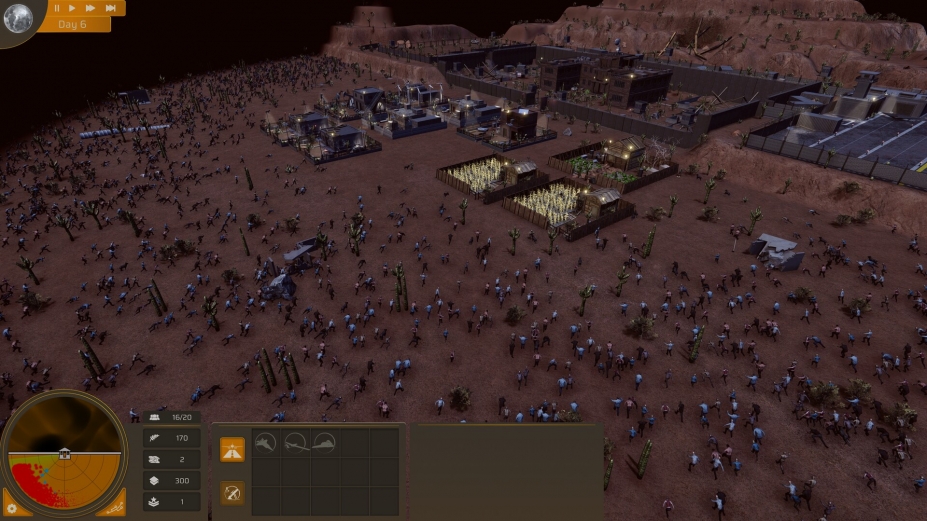Image resolution: width=927 pixels, height=521 pixels.
Task: Pause the game simulation
Action: point(57,8)
